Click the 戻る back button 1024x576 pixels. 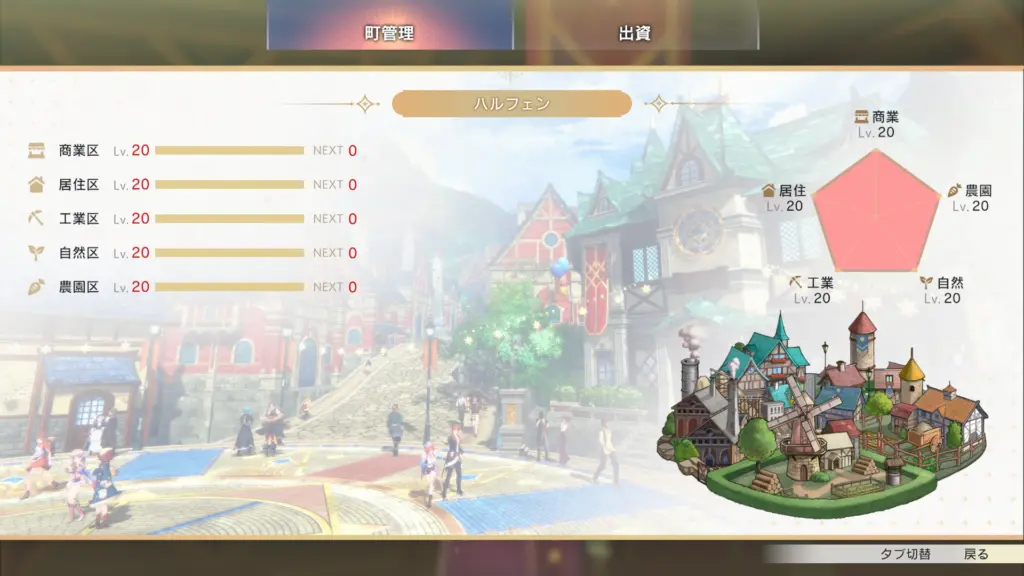click(x=976, y=554)
